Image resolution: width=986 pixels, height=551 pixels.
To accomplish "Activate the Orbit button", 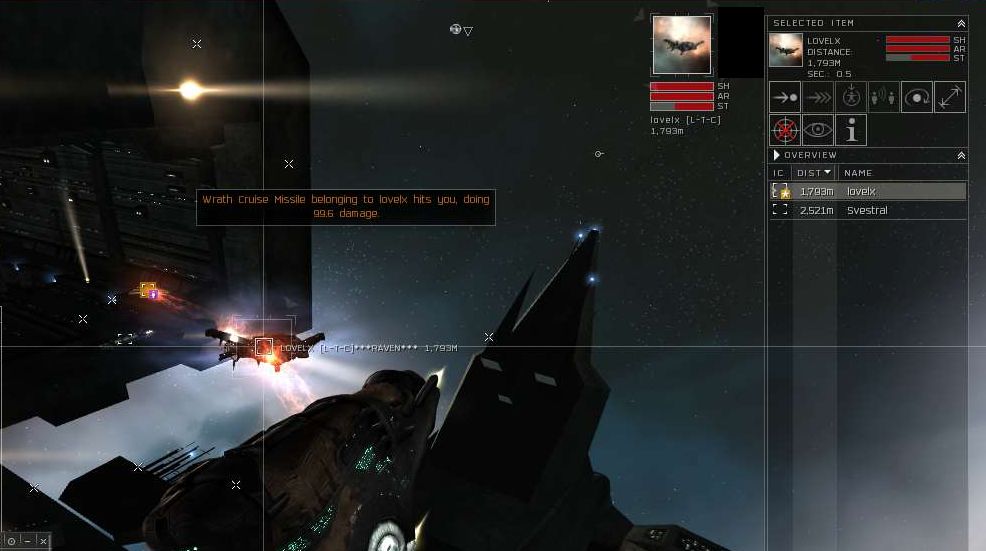I will tap(917, 97).
